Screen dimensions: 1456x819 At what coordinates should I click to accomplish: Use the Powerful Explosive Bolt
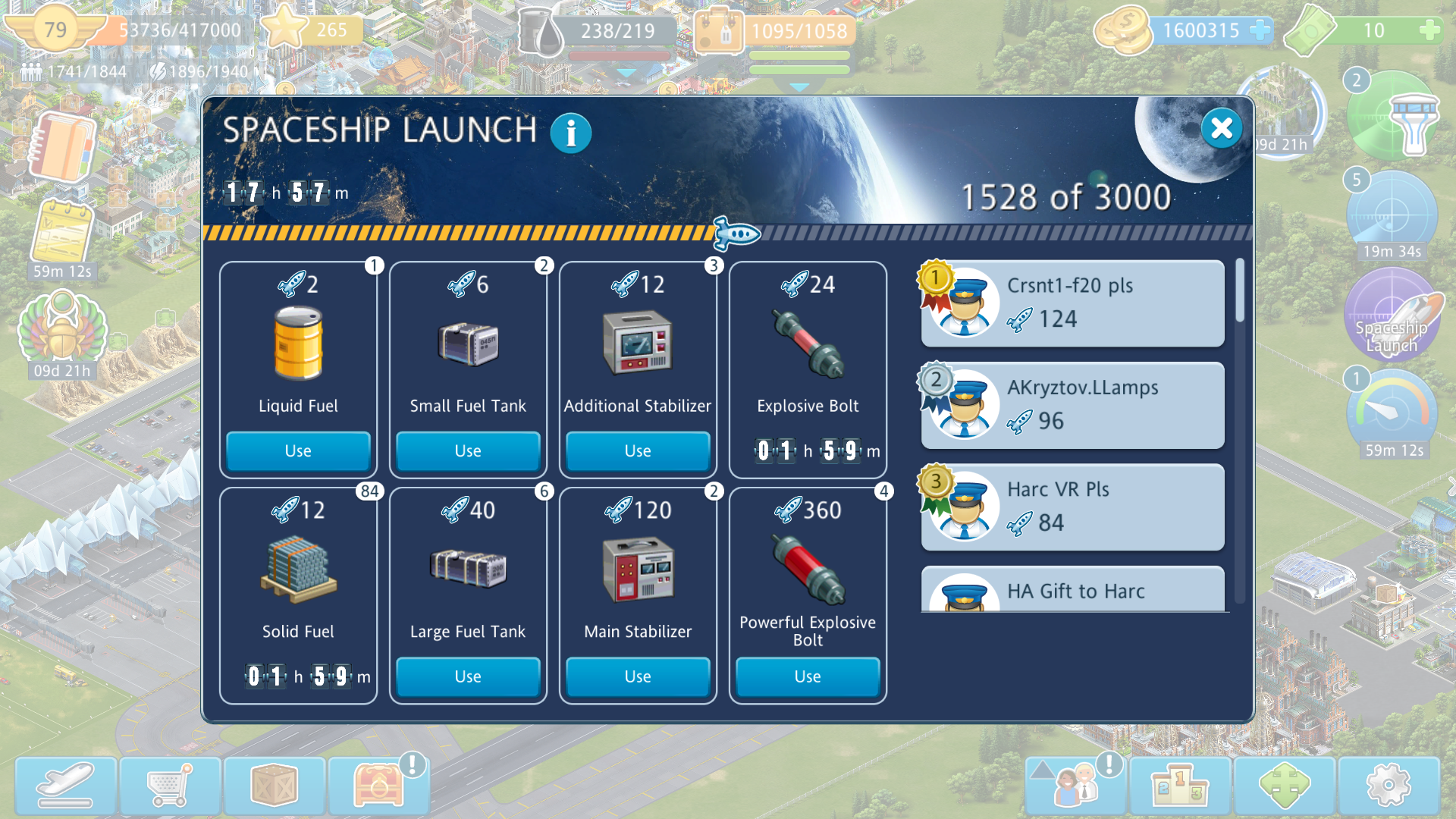point(808,676)
